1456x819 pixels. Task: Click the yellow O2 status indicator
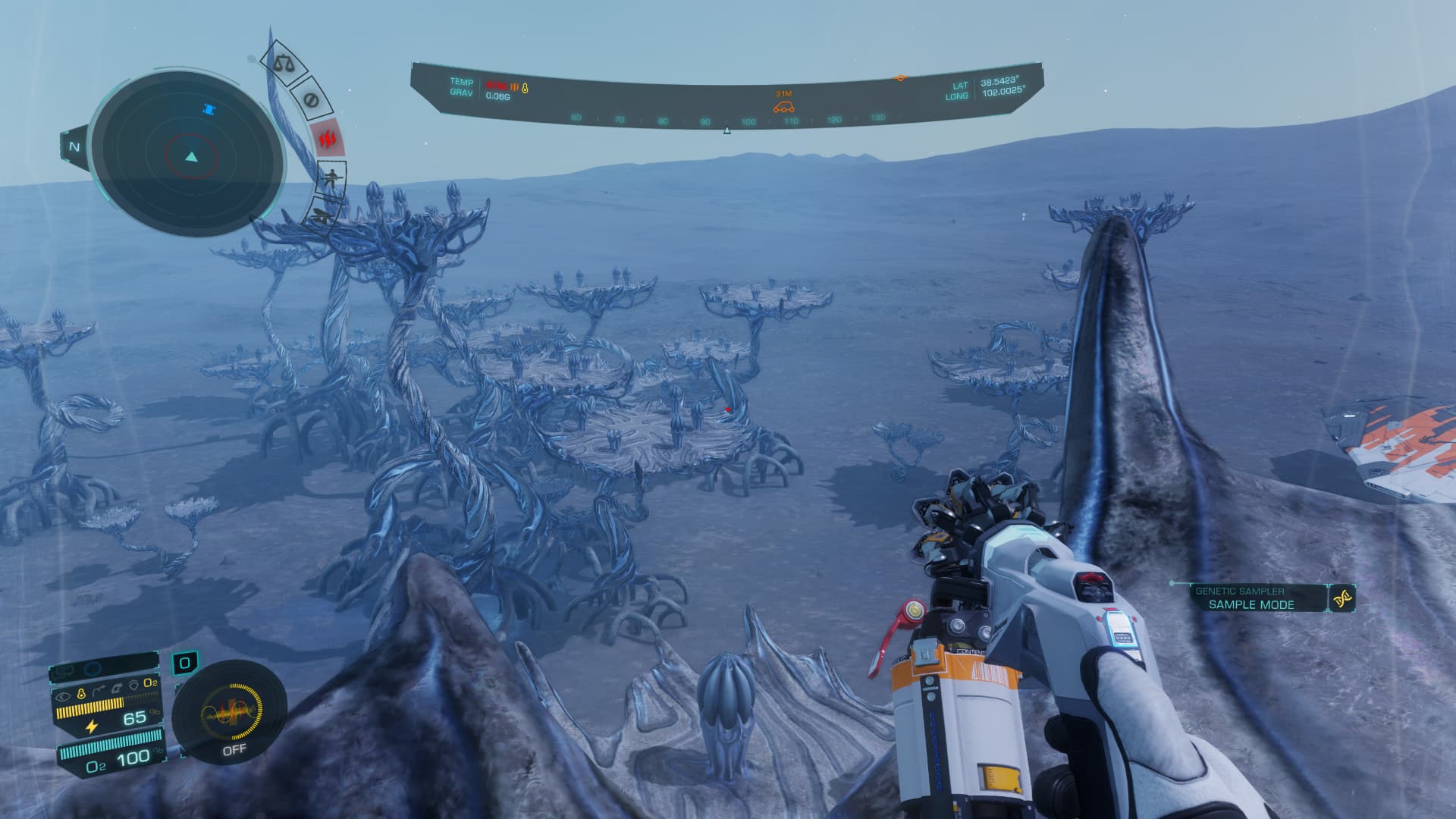click(x=151, y=683)
